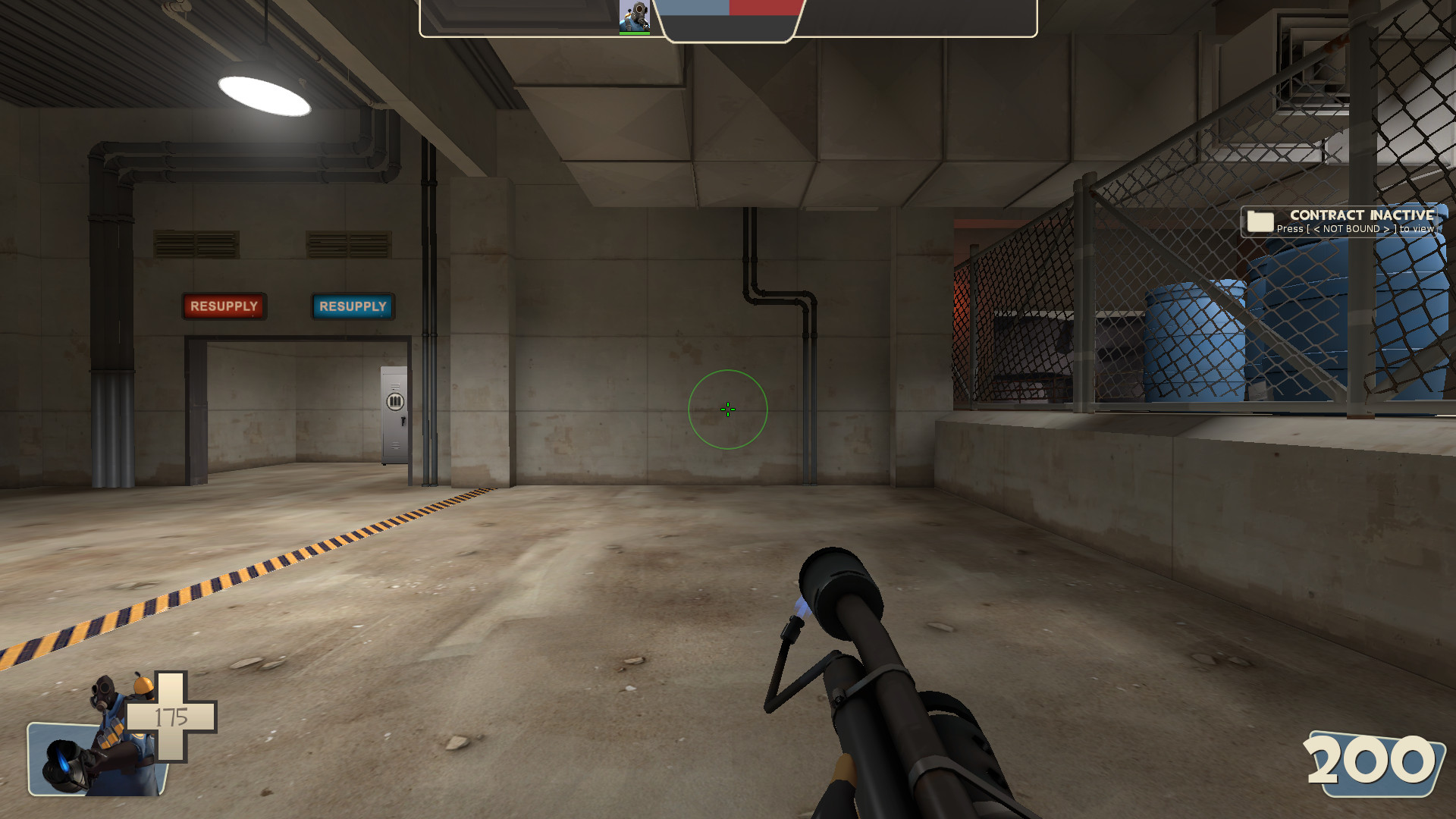The image size is (1456, 819).
Task: Toggle the red RESUPPLY sign
Action: pos(224,306)
